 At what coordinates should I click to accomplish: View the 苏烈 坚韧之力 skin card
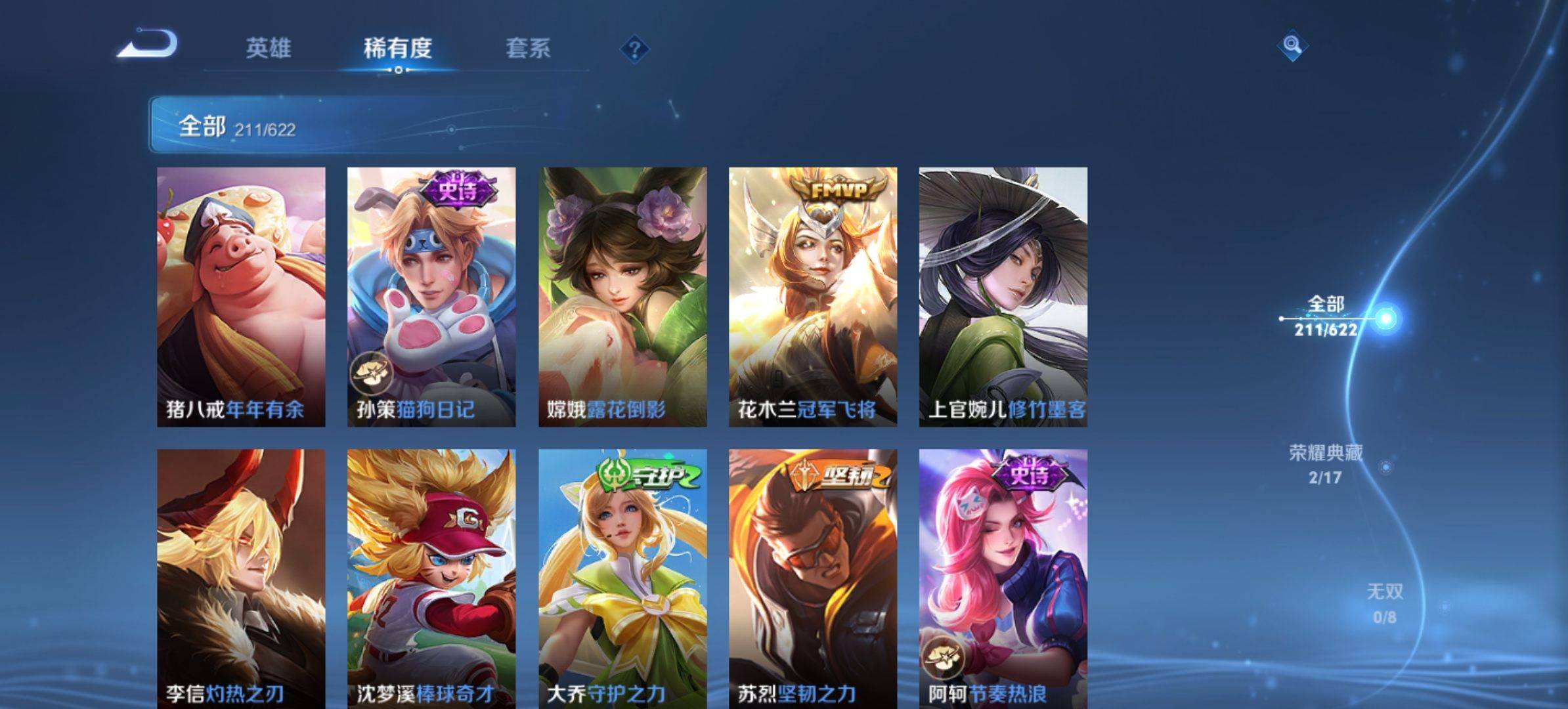[x=813, y=578]
